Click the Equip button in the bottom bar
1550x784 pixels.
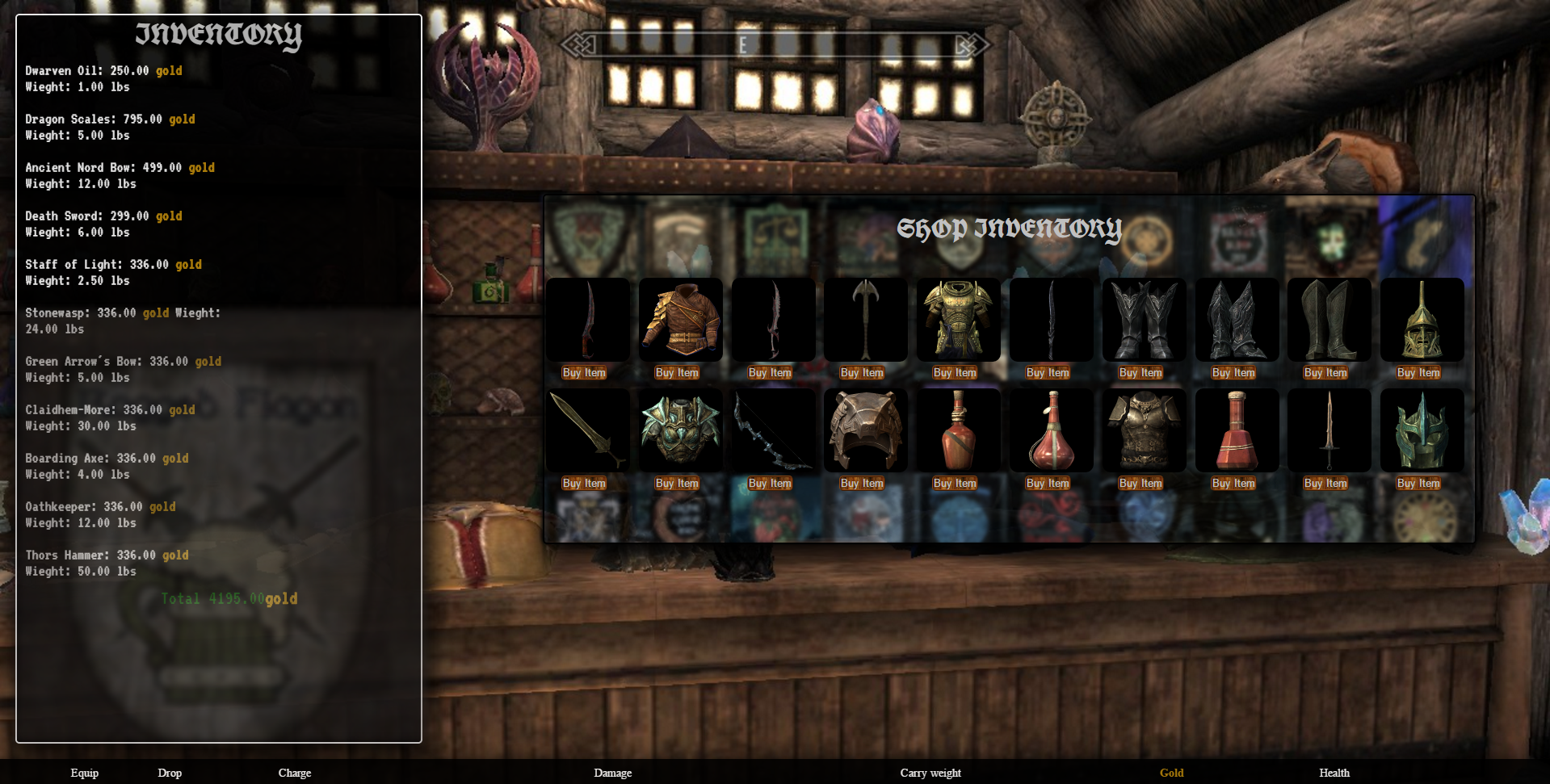[x=84, y=773]
